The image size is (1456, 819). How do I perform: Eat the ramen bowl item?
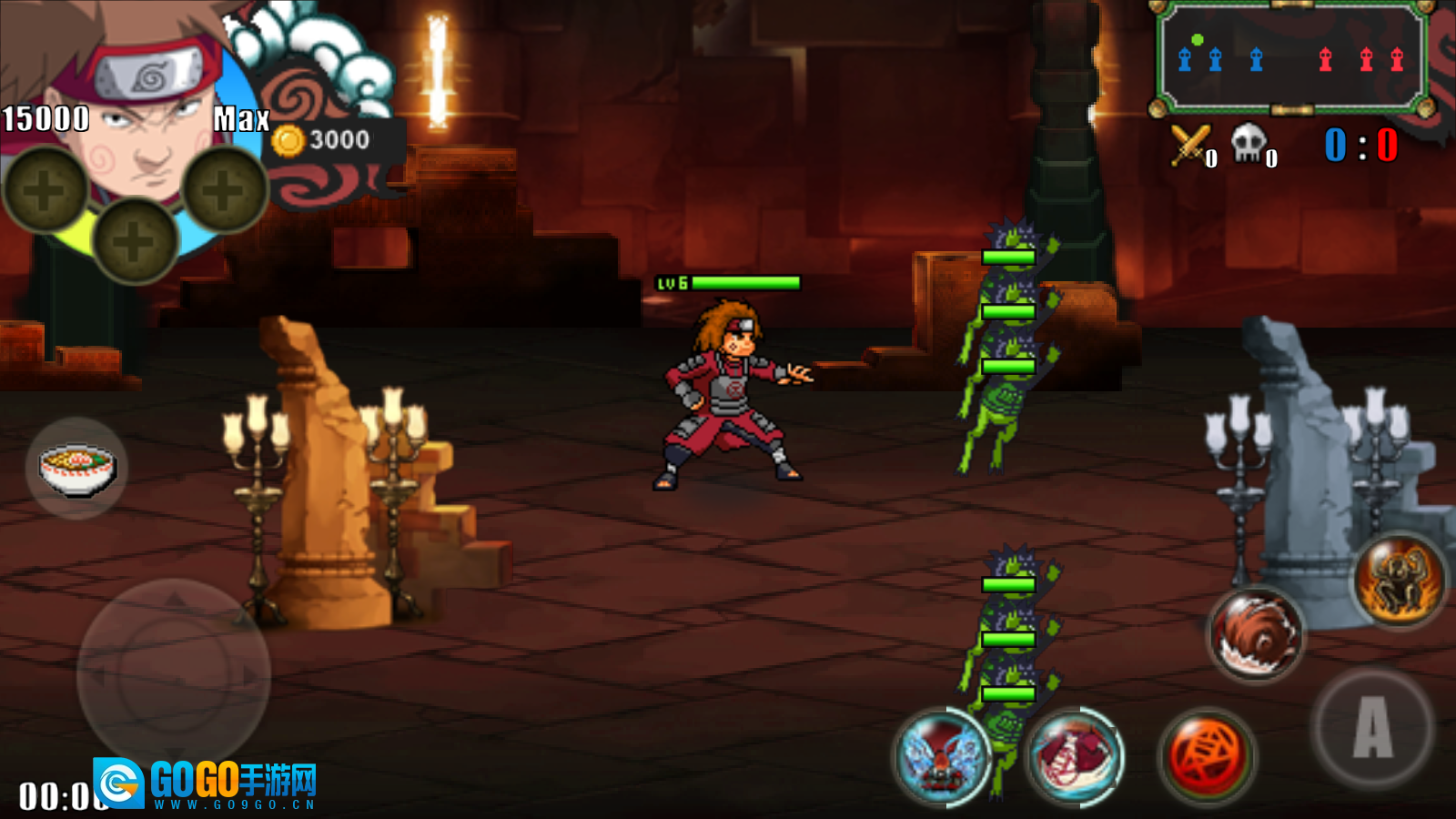click(x=76, y=468)
